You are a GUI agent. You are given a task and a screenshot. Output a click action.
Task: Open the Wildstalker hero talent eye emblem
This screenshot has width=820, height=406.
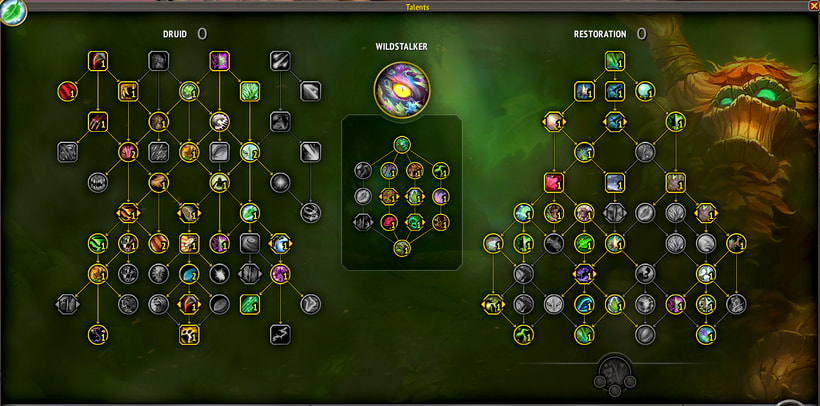coord(401,88)
